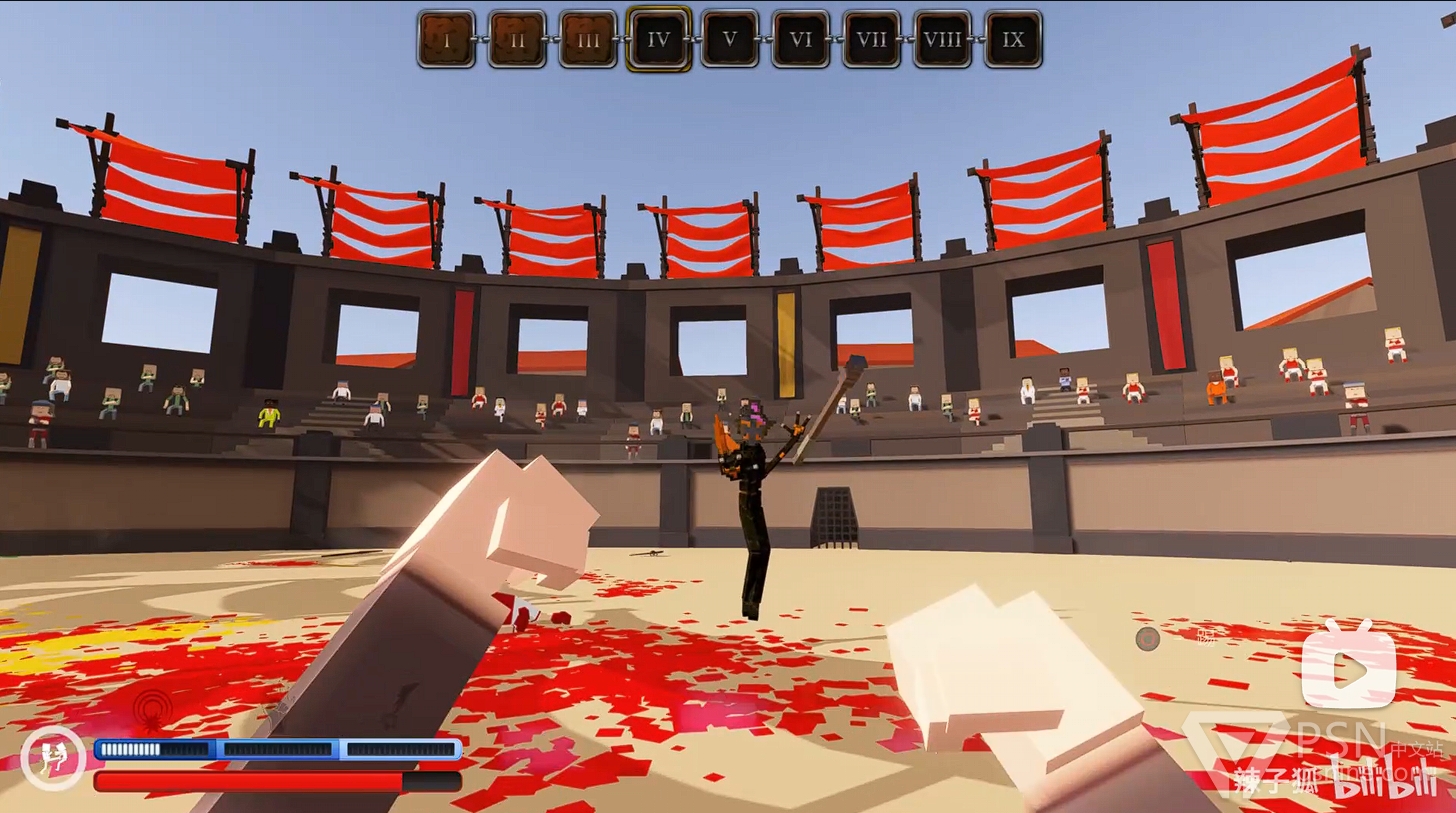Select the stage VI tile
Screen dimensions: 1456x813
(800, 39)
